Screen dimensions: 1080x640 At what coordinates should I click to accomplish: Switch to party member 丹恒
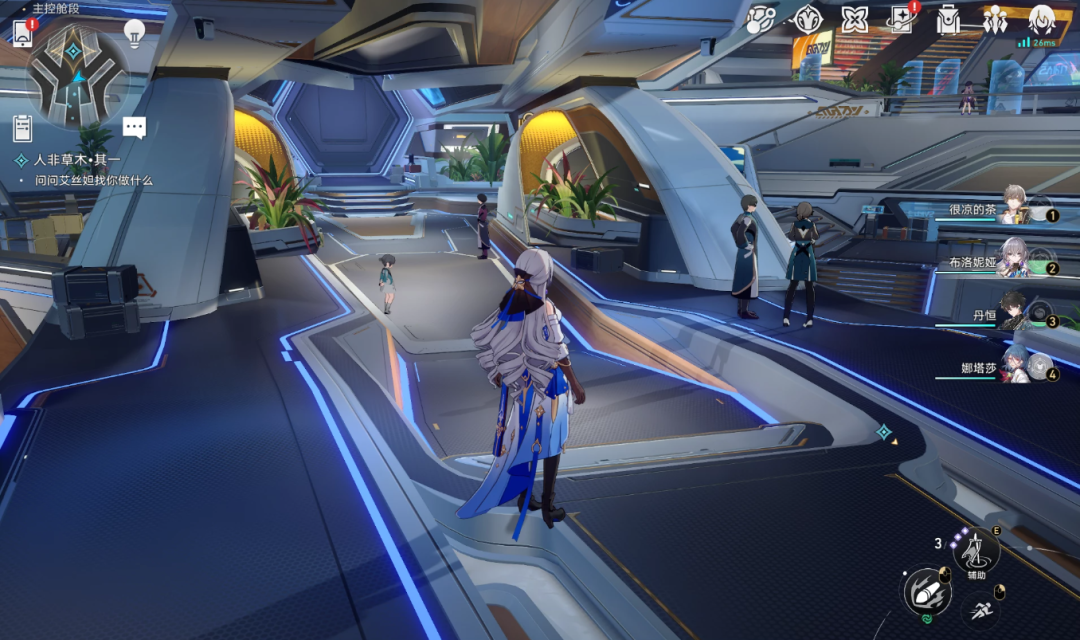(x=1015, y=315)
